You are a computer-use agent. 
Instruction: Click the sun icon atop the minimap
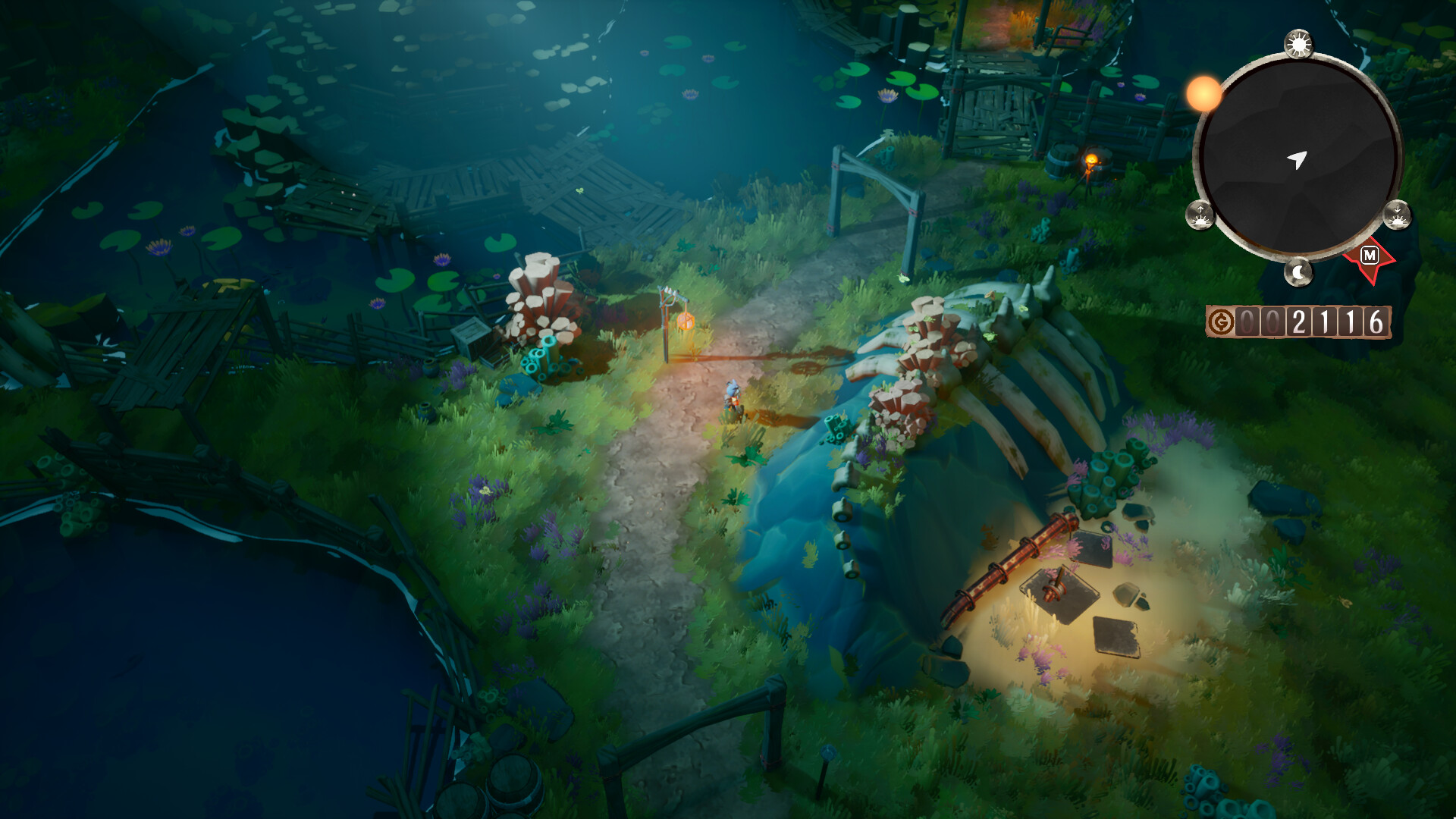[1298, 43]
